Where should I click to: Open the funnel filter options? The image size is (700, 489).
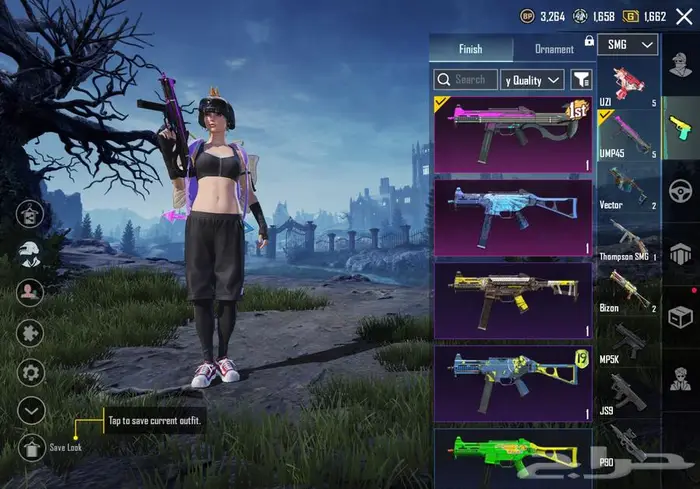[x=581, y=79]
